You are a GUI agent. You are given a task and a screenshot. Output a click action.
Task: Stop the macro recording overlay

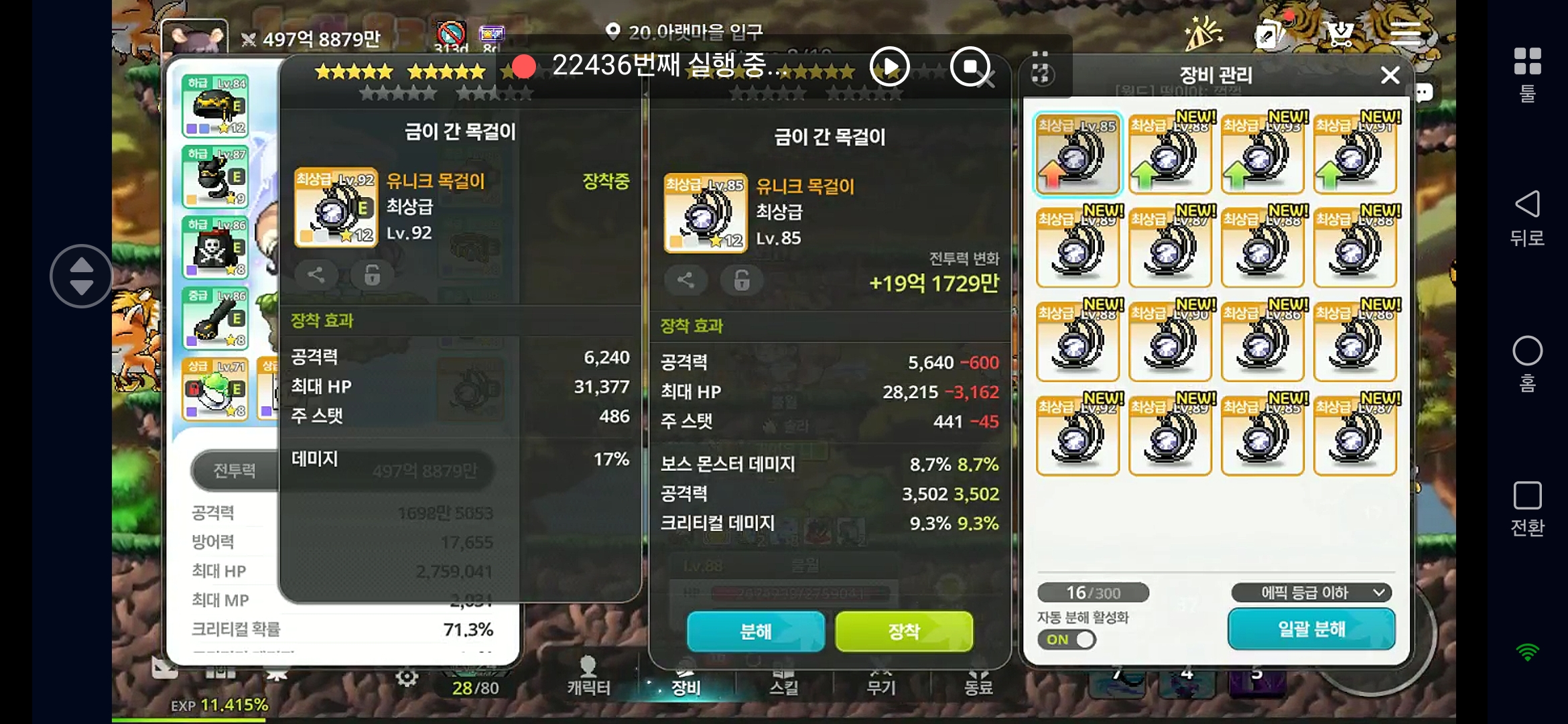coord(970,66)
